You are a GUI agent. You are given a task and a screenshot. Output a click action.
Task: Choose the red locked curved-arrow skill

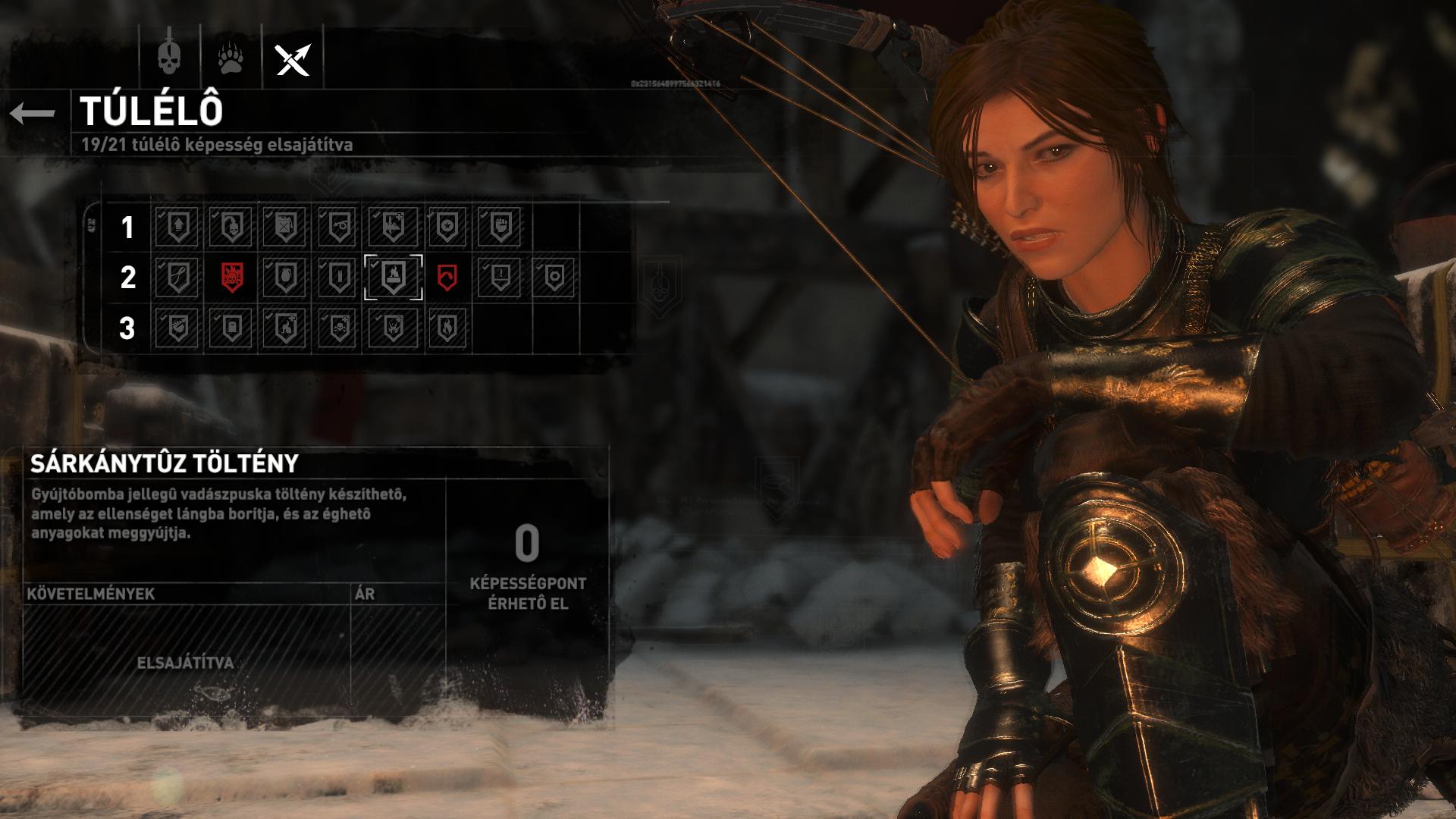point(447,278)
